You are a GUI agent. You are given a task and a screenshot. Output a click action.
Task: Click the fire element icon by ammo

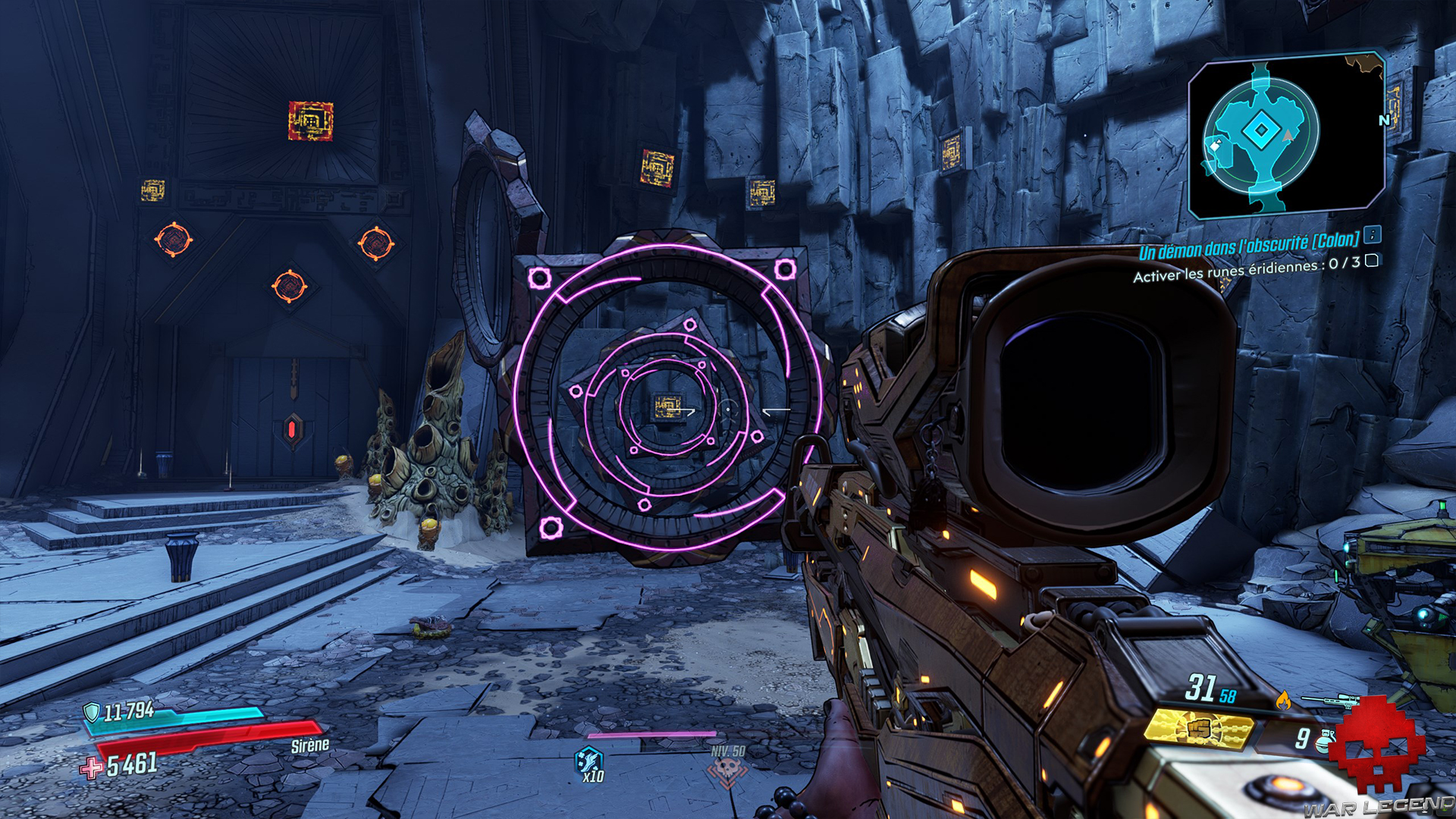(x=1283, y=699)
